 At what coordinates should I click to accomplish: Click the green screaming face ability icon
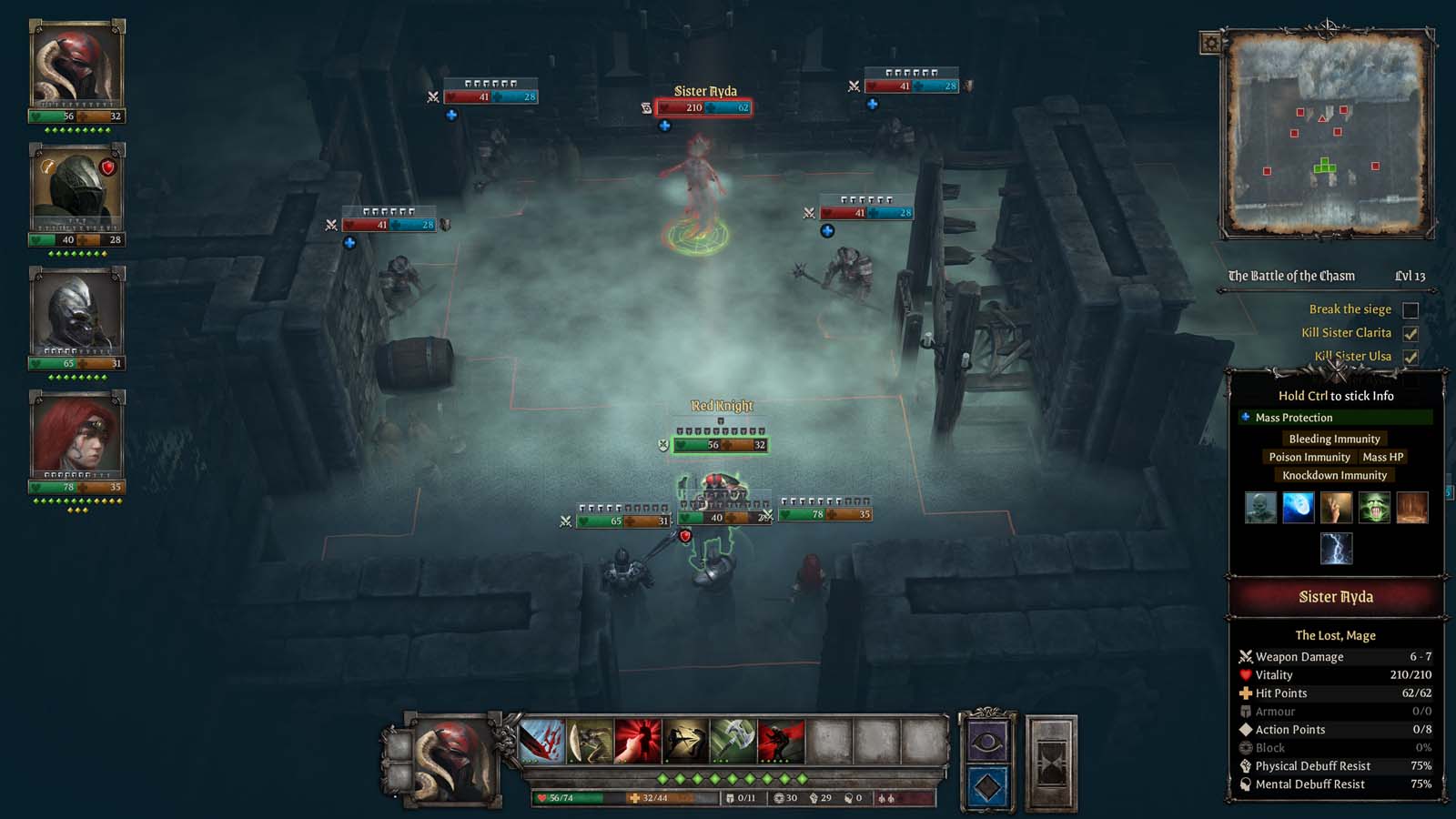click(x=1375, y=507)
